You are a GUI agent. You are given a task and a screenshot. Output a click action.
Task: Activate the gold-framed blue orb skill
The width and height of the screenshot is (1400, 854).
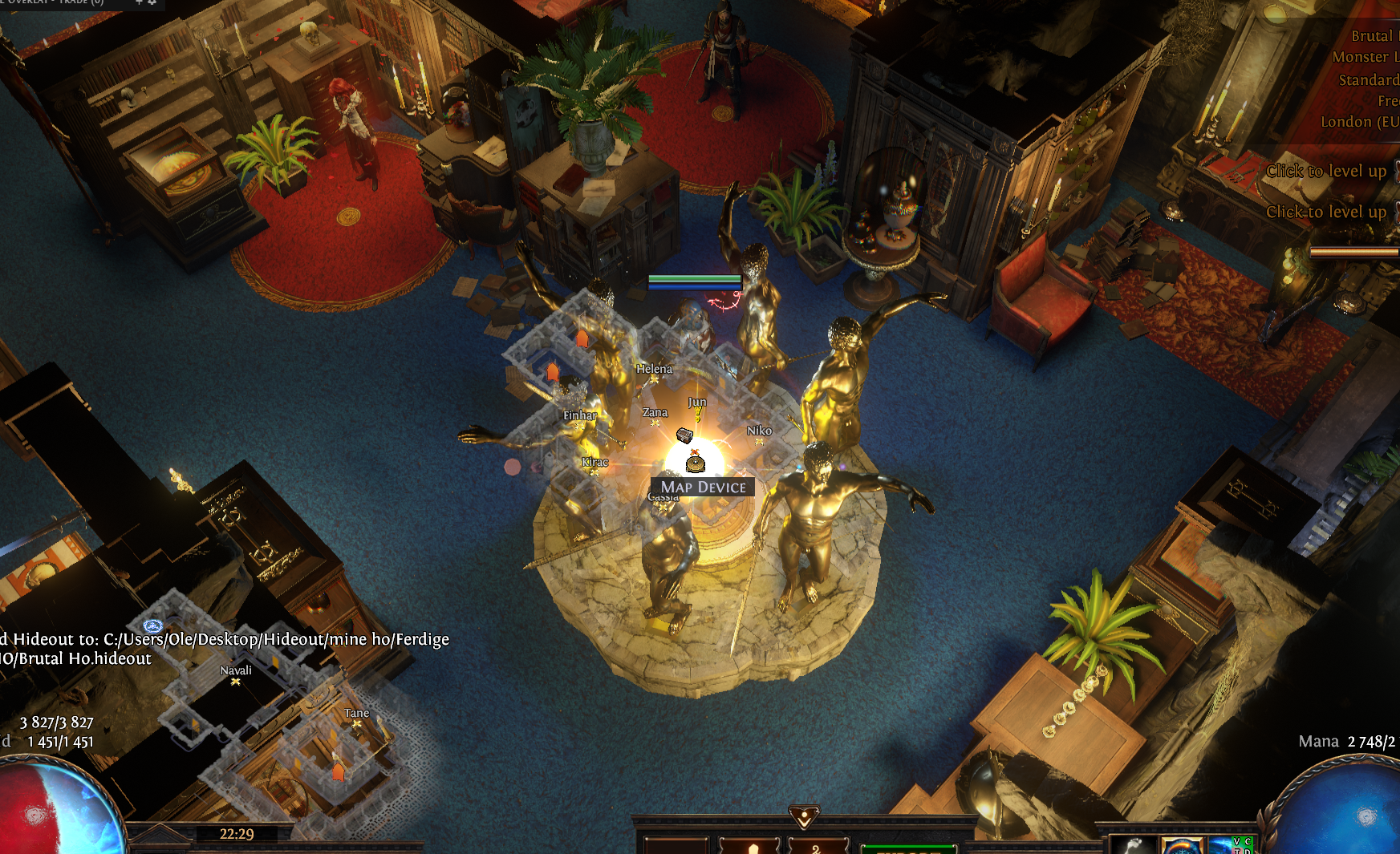click(1182, 845)
